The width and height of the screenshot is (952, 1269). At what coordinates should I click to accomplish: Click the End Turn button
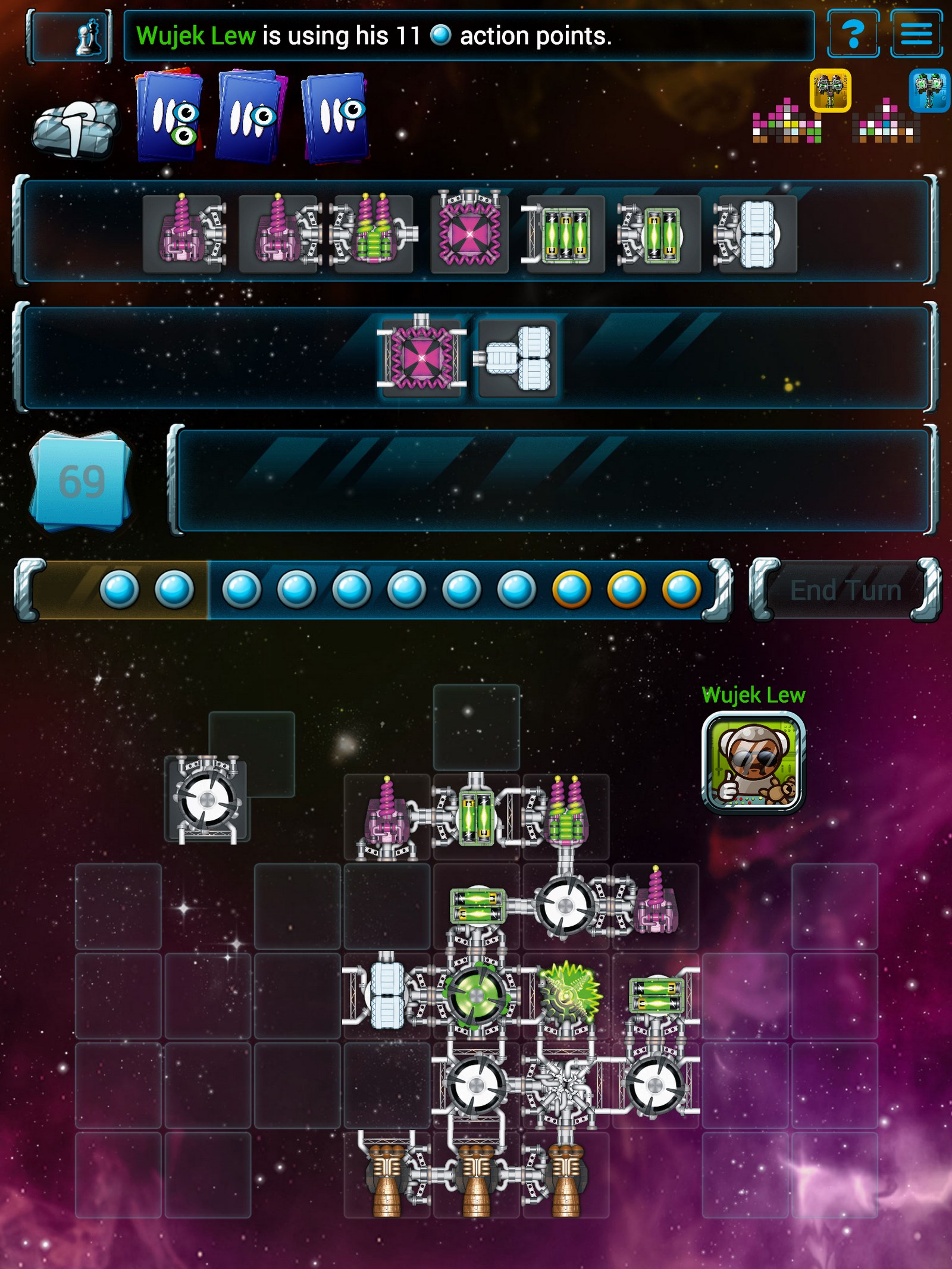point(845,591)
